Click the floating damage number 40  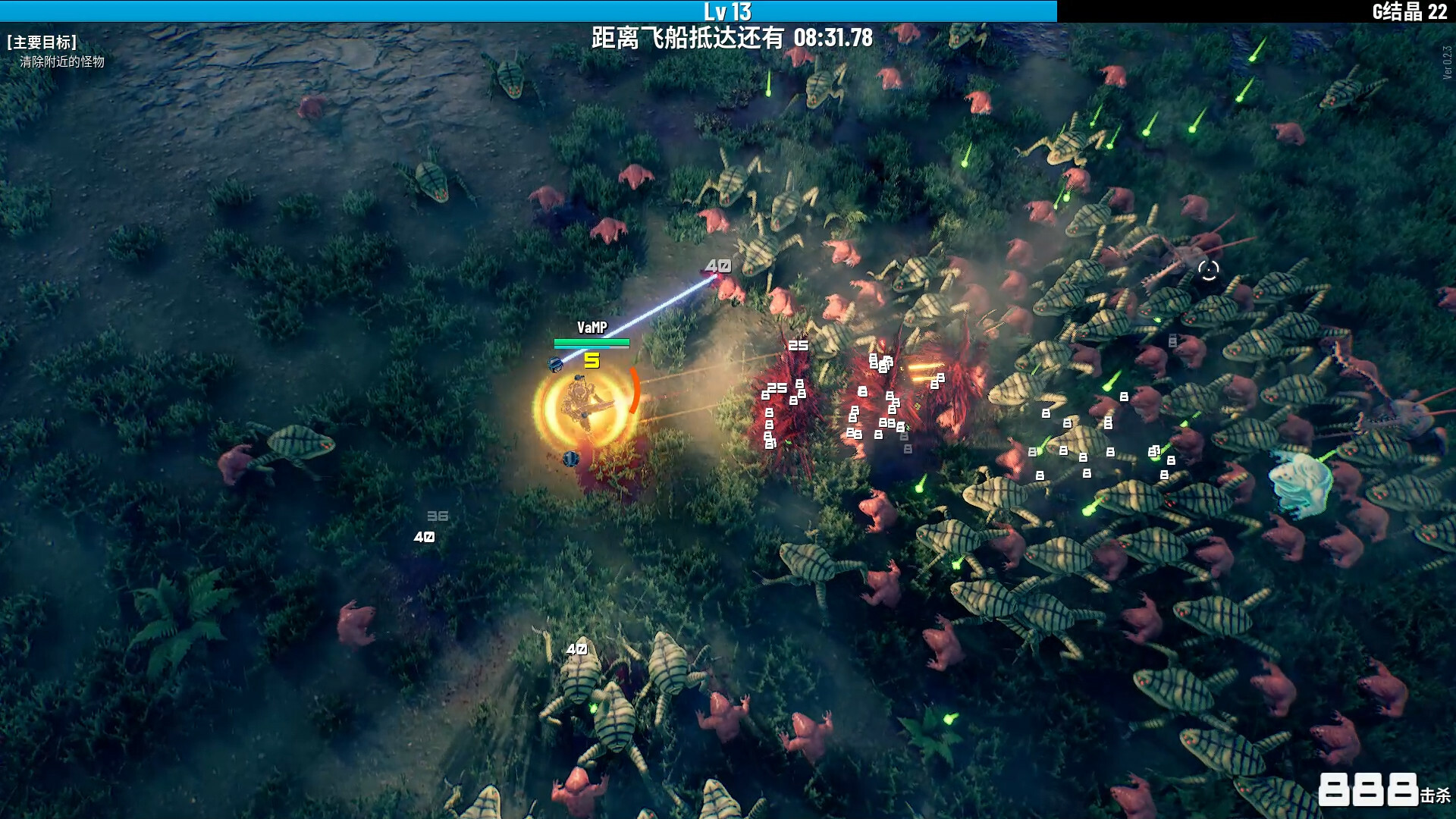[719, 265]
